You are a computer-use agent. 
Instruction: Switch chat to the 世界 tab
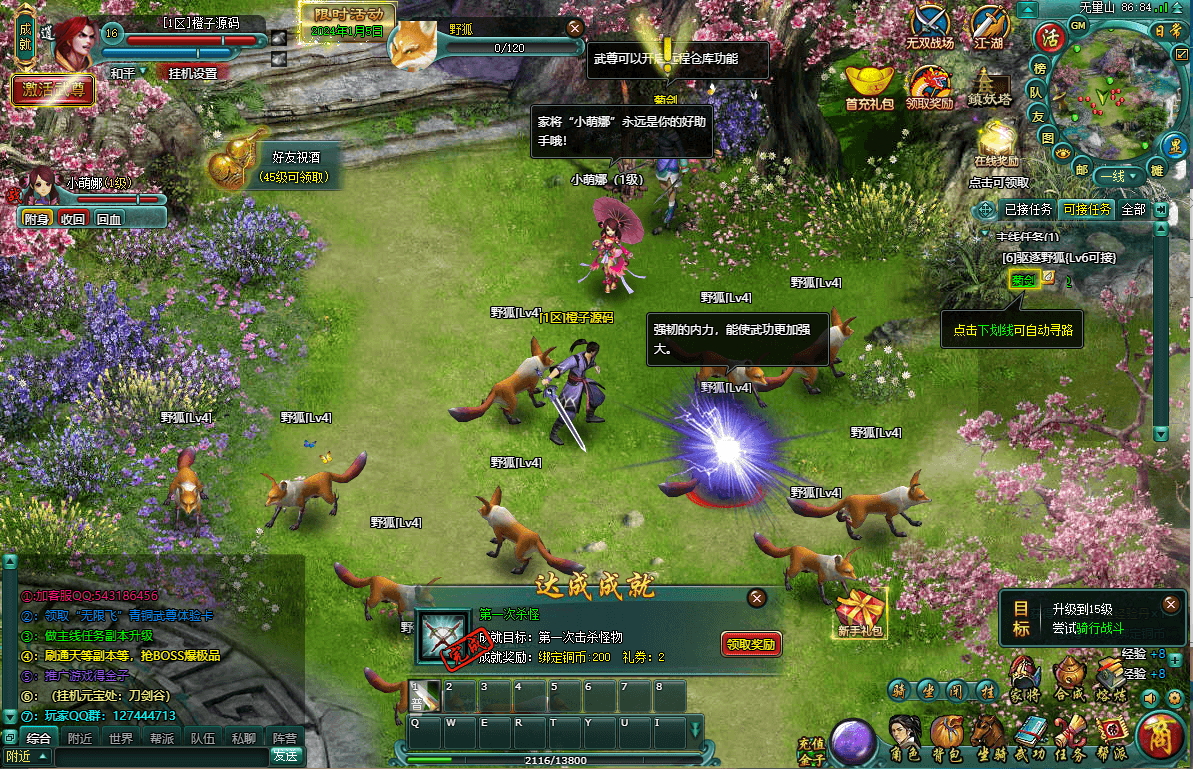121,738
